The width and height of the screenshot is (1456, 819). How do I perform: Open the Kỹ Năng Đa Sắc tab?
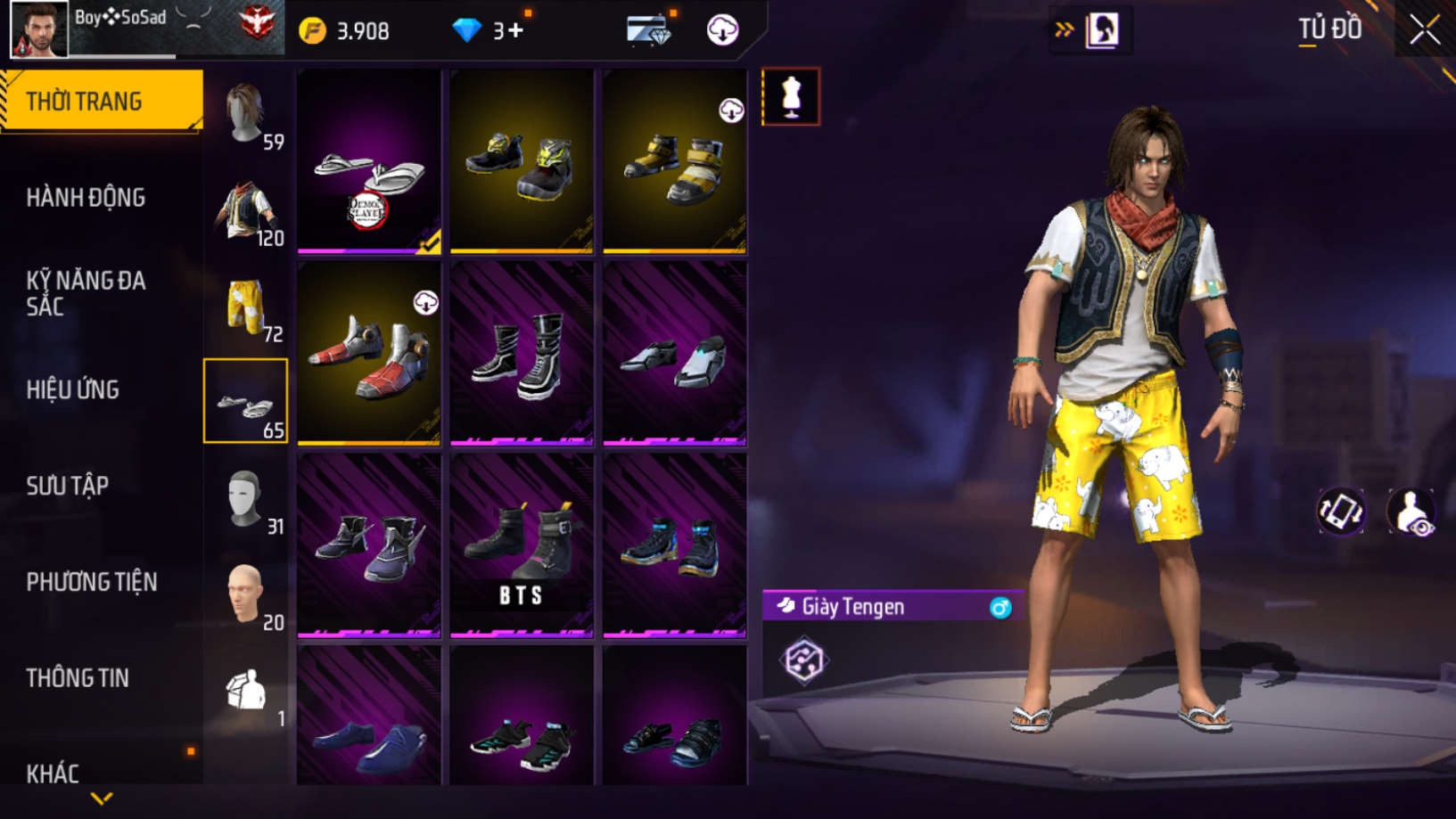pos(85,293)
